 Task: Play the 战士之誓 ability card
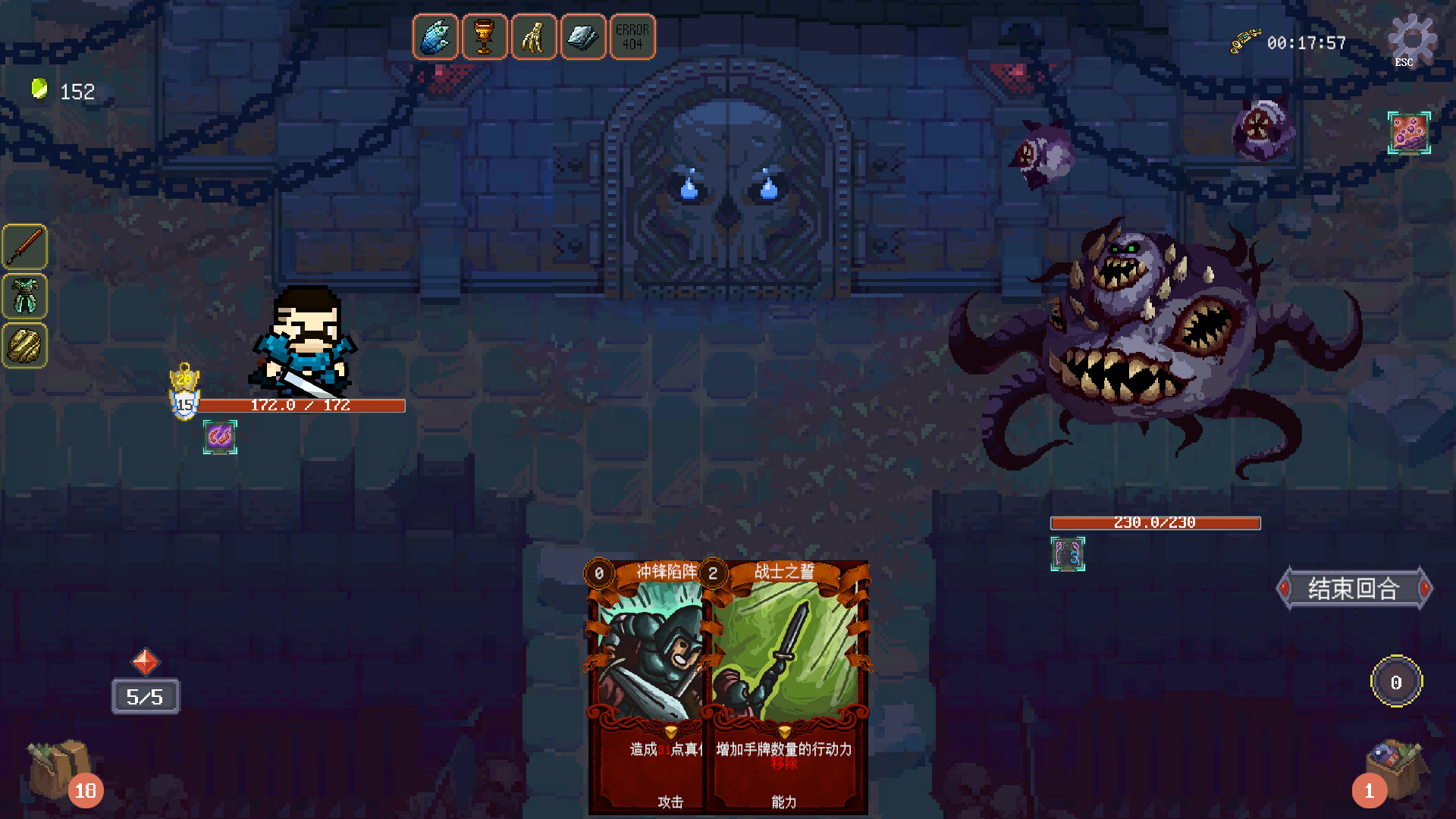789,682
